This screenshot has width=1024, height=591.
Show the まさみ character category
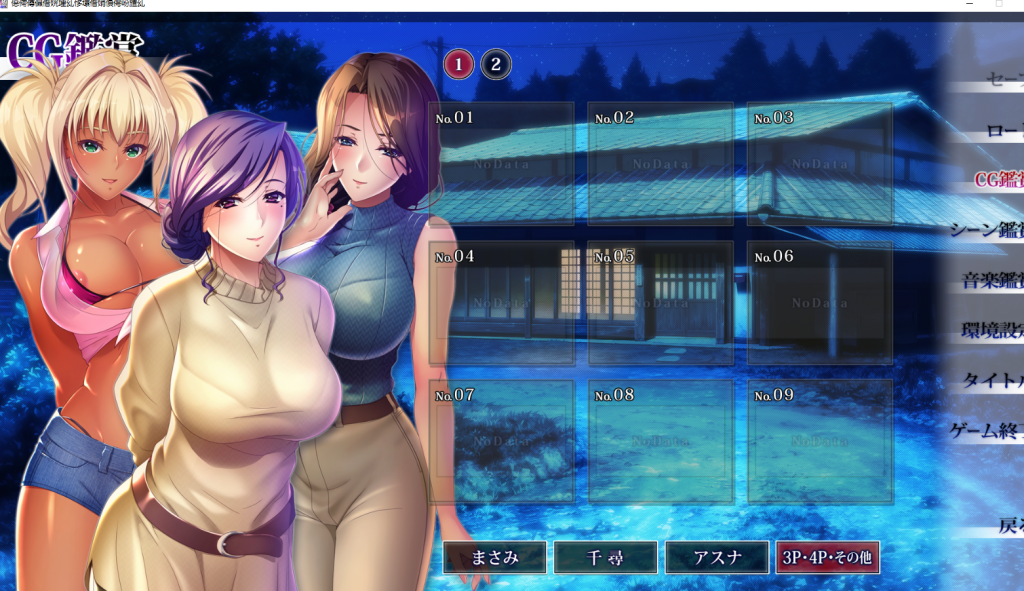(494, 558)
